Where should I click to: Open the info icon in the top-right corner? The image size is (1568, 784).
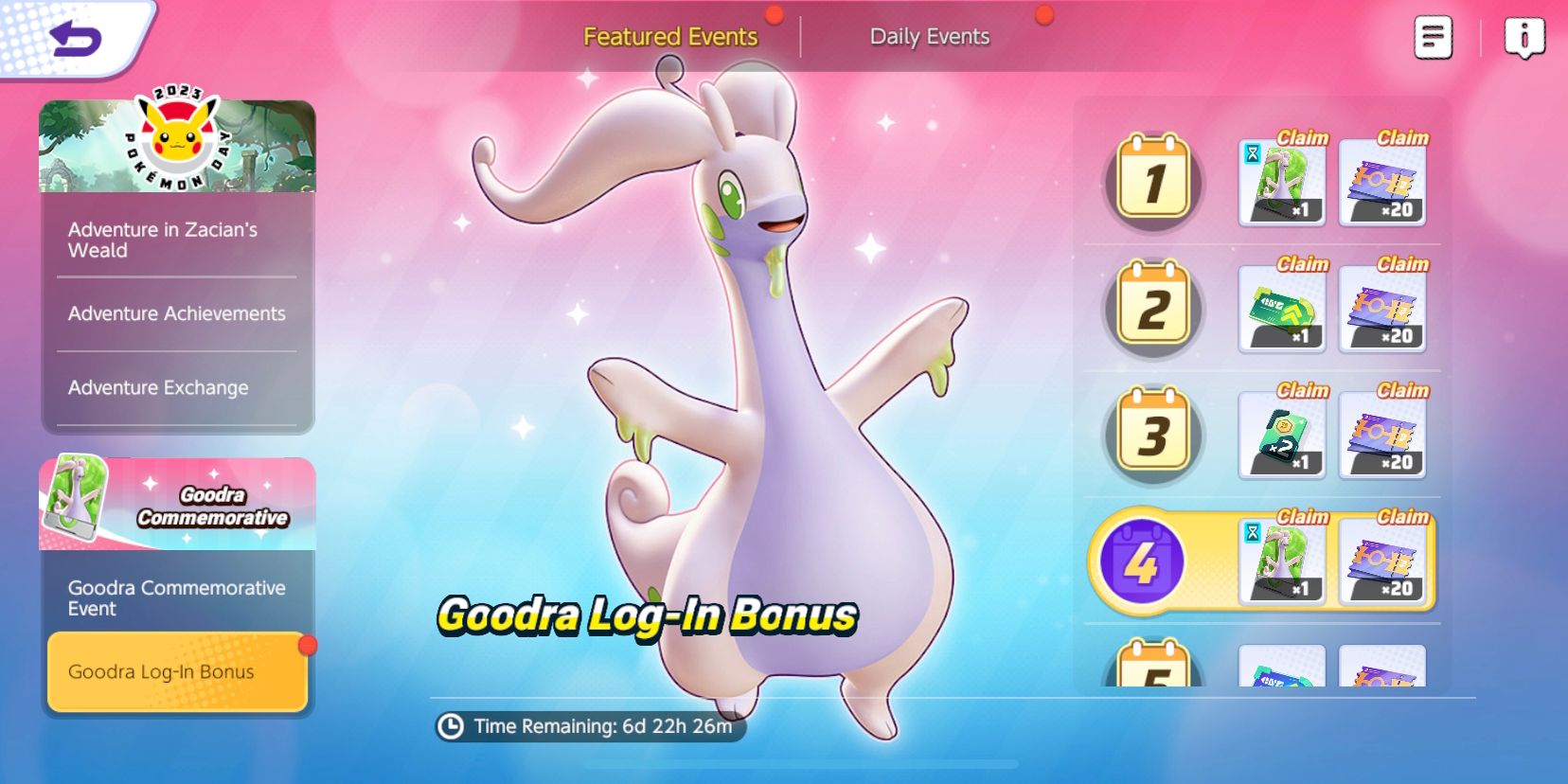coord(1525,35)
